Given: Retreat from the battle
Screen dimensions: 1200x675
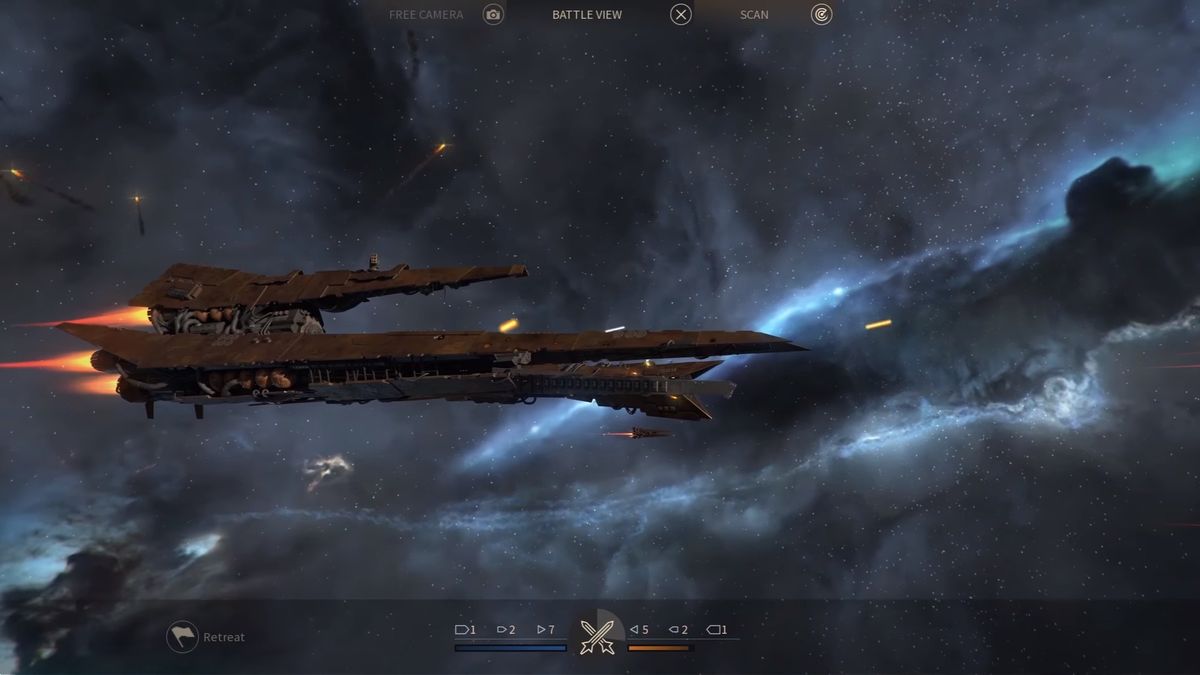Looking at the screenshot, I should (x=183, y=637).
